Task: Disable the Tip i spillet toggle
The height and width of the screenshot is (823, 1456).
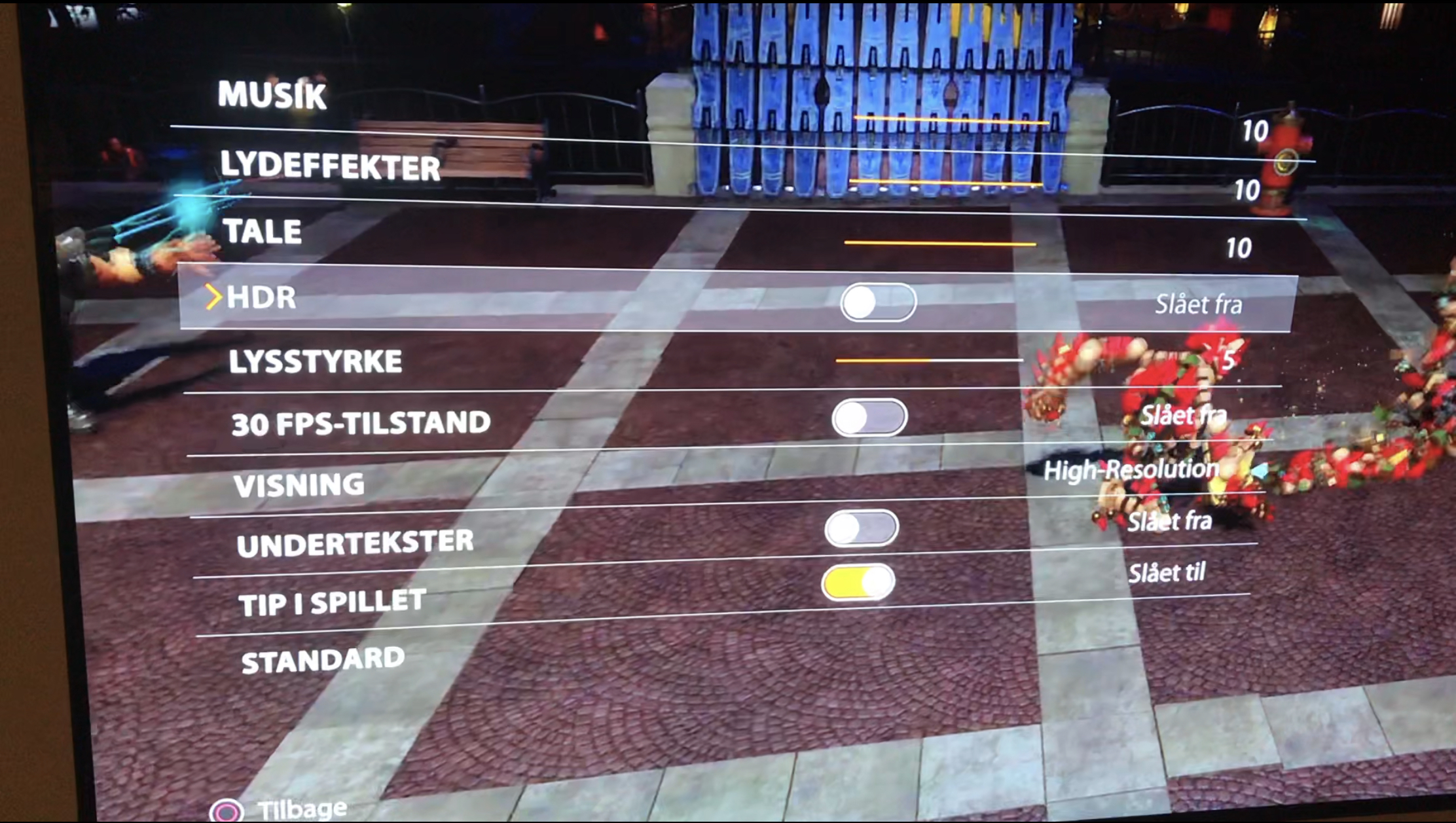Action: pyautogui.click(x=858, y=582)
